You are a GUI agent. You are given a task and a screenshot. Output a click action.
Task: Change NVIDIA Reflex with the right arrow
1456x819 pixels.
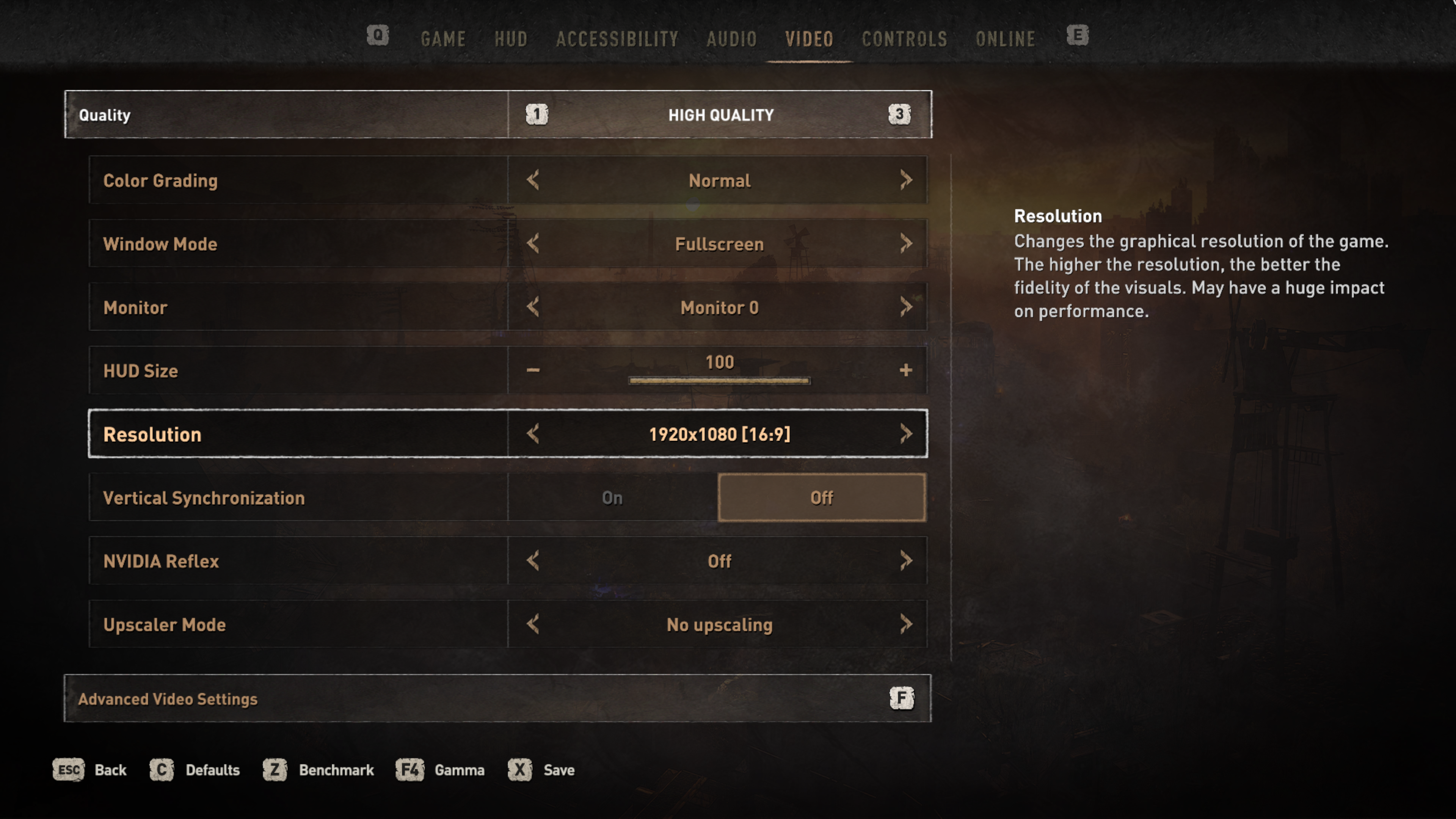tap(905, 561)
